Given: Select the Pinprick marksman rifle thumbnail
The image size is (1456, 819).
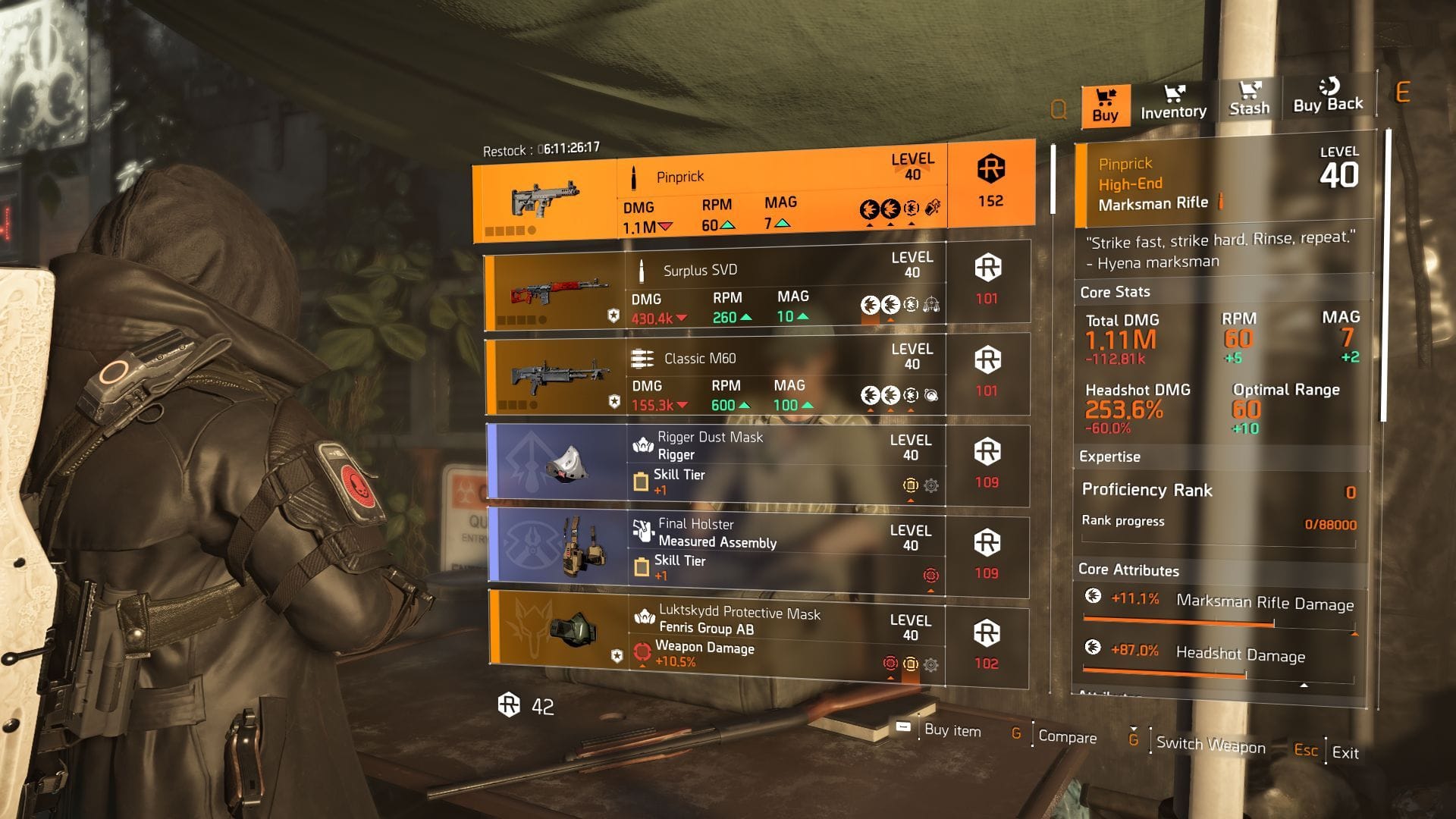Looking at the screenshot, I should tap(546, 199).
